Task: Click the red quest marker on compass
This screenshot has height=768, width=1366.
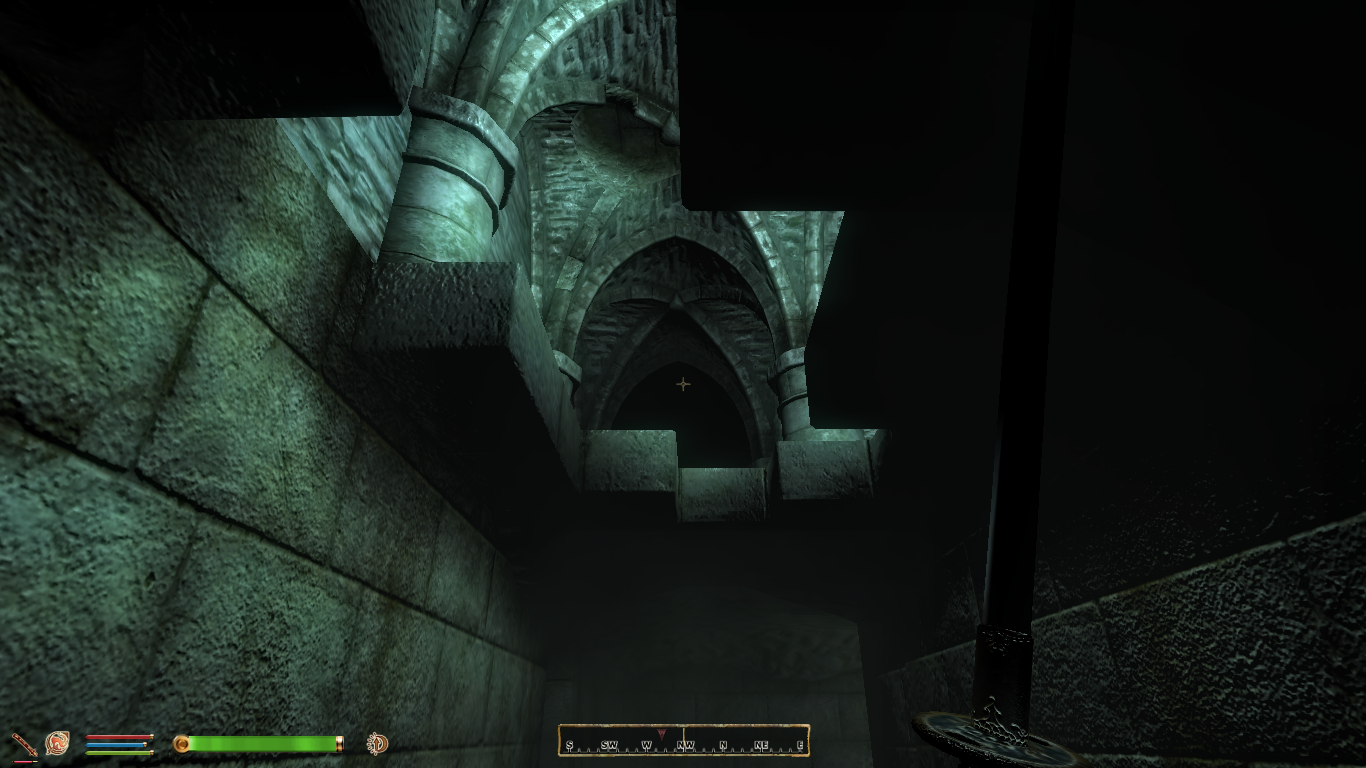Action: point(661,734)
